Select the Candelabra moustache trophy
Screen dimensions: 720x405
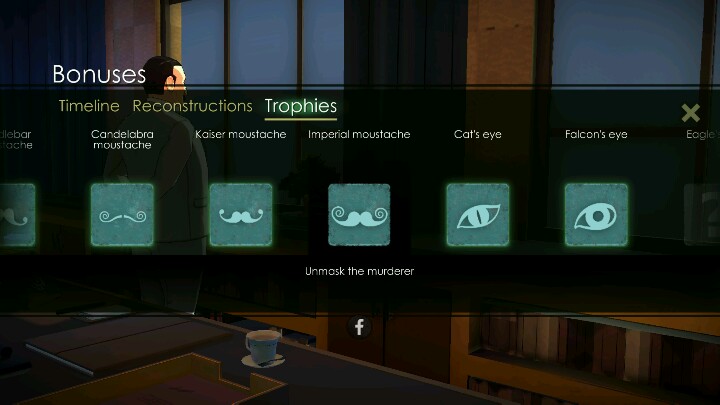pos(122,214)
